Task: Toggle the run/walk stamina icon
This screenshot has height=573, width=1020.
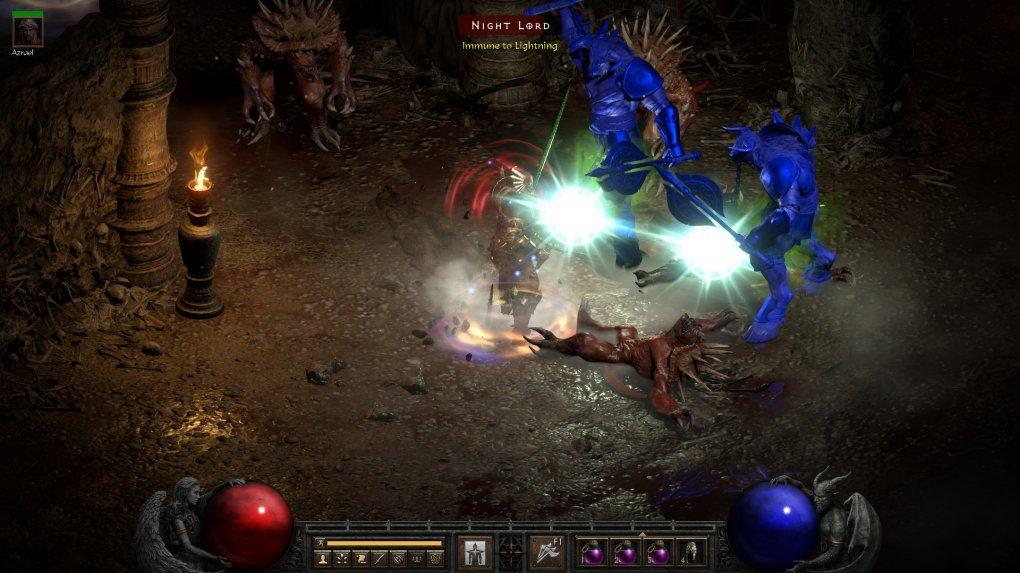Action: tap(320, 543)
